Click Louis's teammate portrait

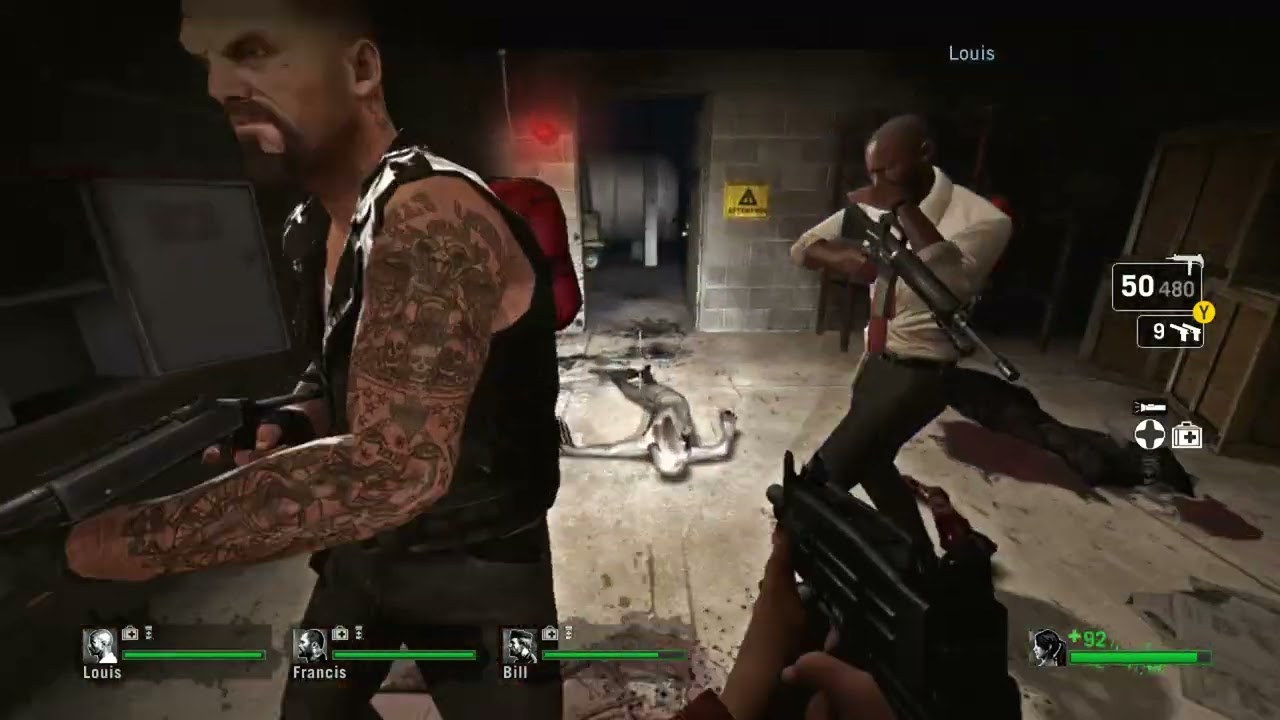coord(99,646)
